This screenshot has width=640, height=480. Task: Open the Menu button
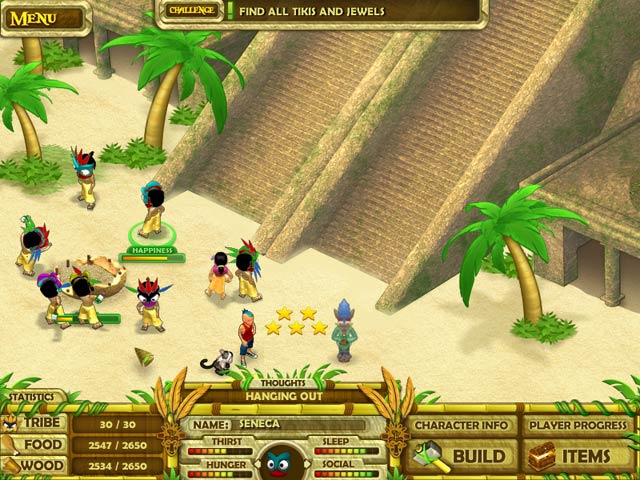33,18
